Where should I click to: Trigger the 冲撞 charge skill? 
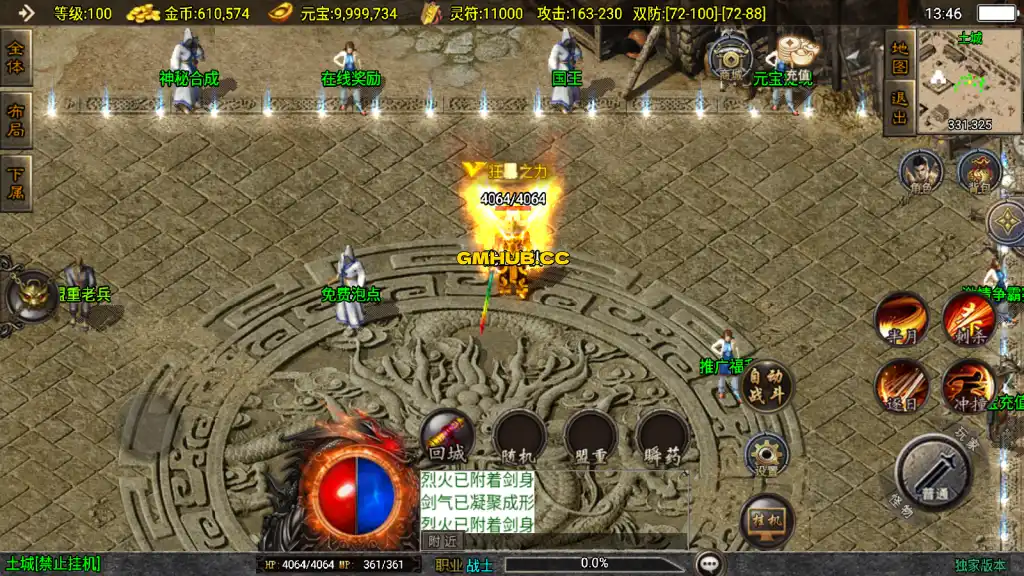(967, 386)
